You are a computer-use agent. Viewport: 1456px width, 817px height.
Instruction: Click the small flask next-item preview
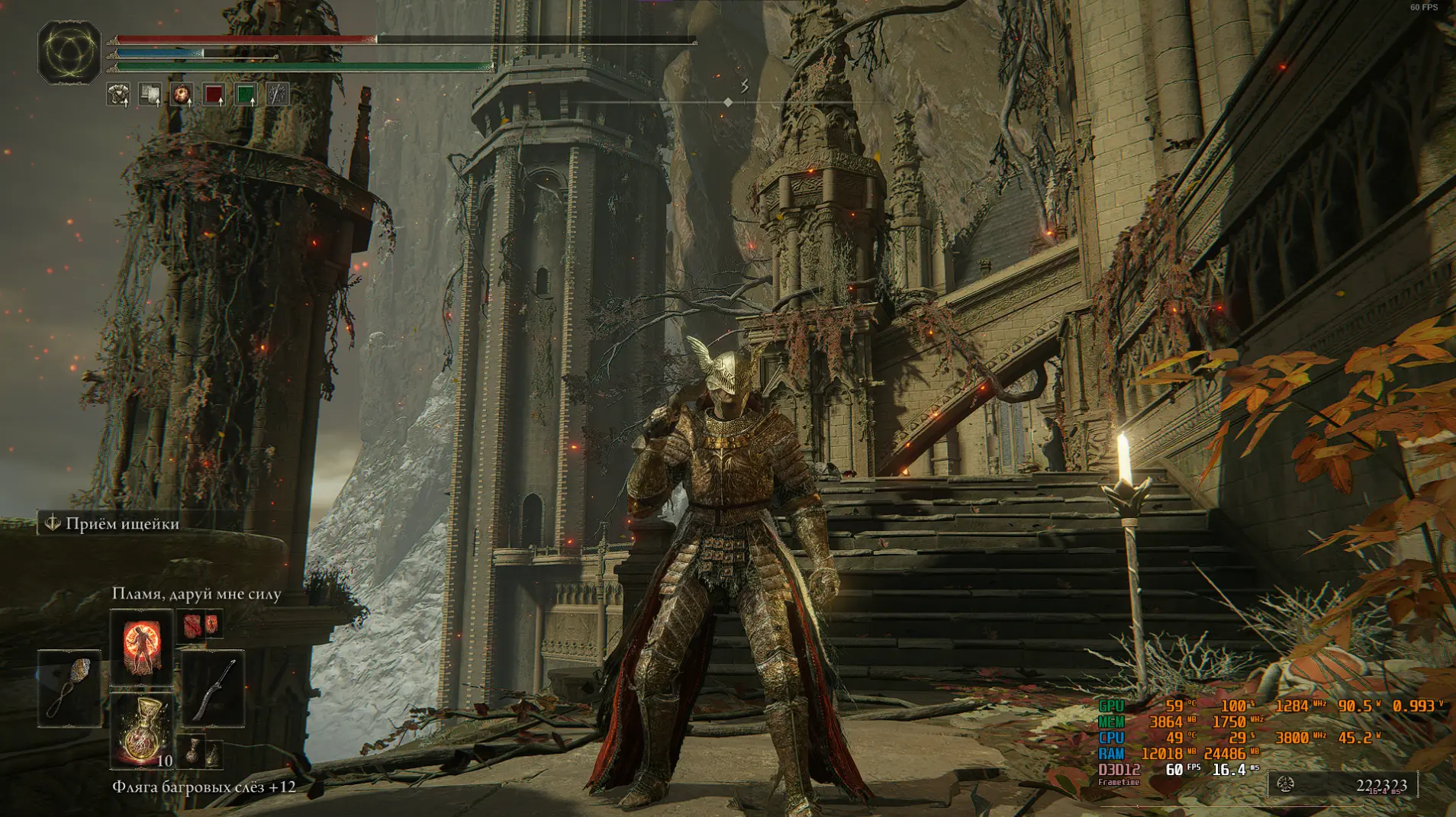[196, 751]
